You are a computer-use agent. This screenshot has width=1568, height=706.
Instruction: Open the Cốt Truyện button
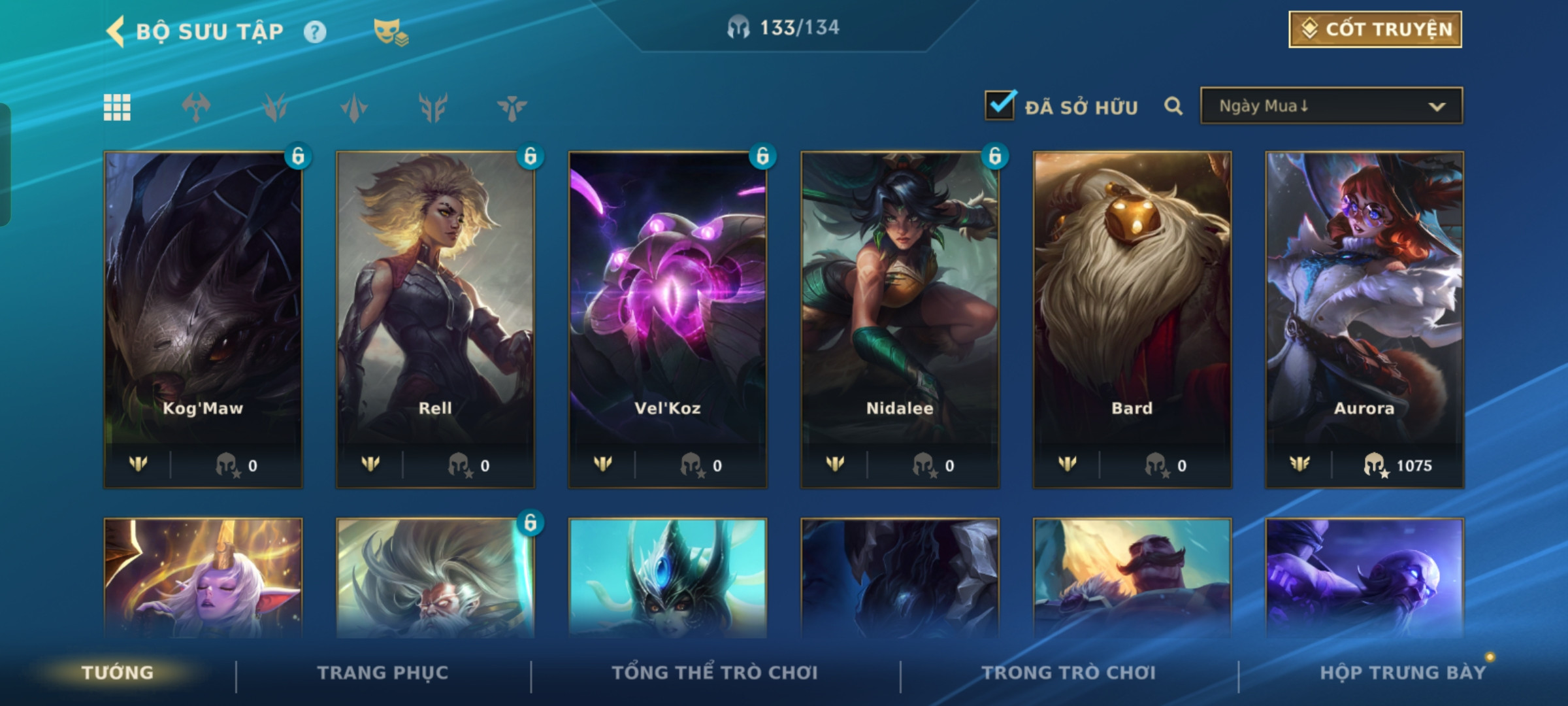point(1375,29)
